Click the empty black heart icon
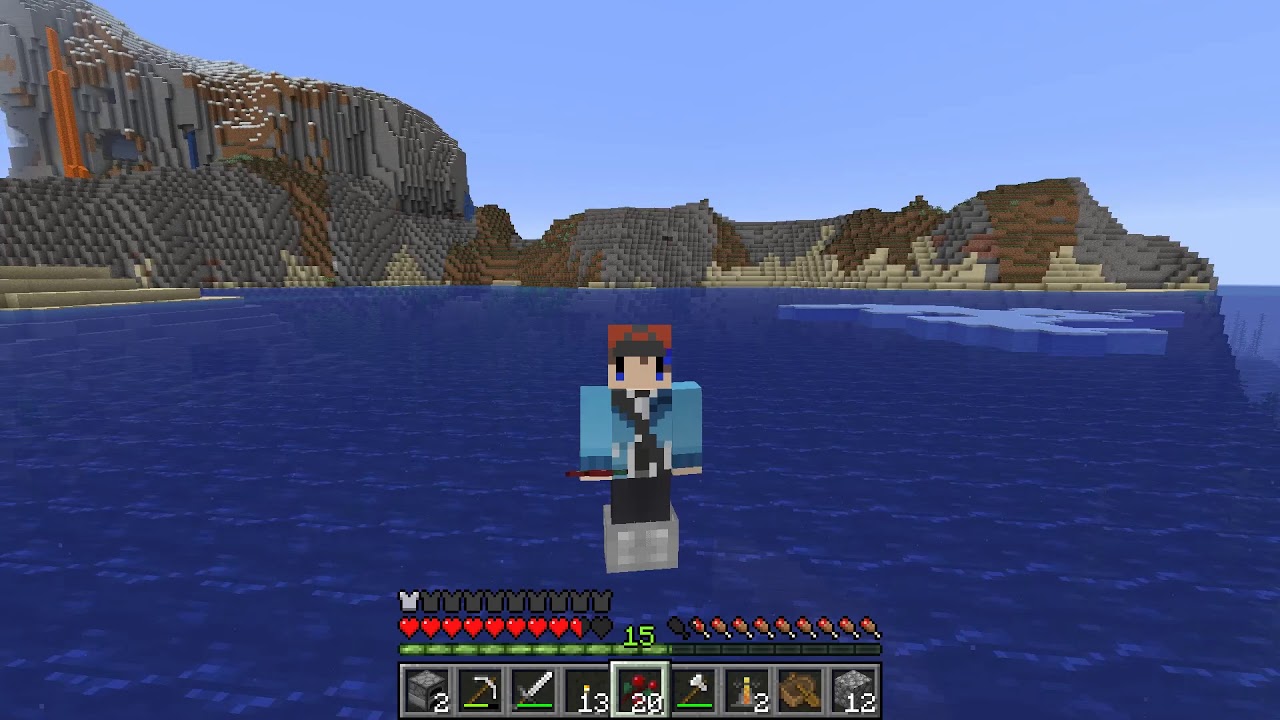This screenshot has height=720, width=1280. point(600,628)
